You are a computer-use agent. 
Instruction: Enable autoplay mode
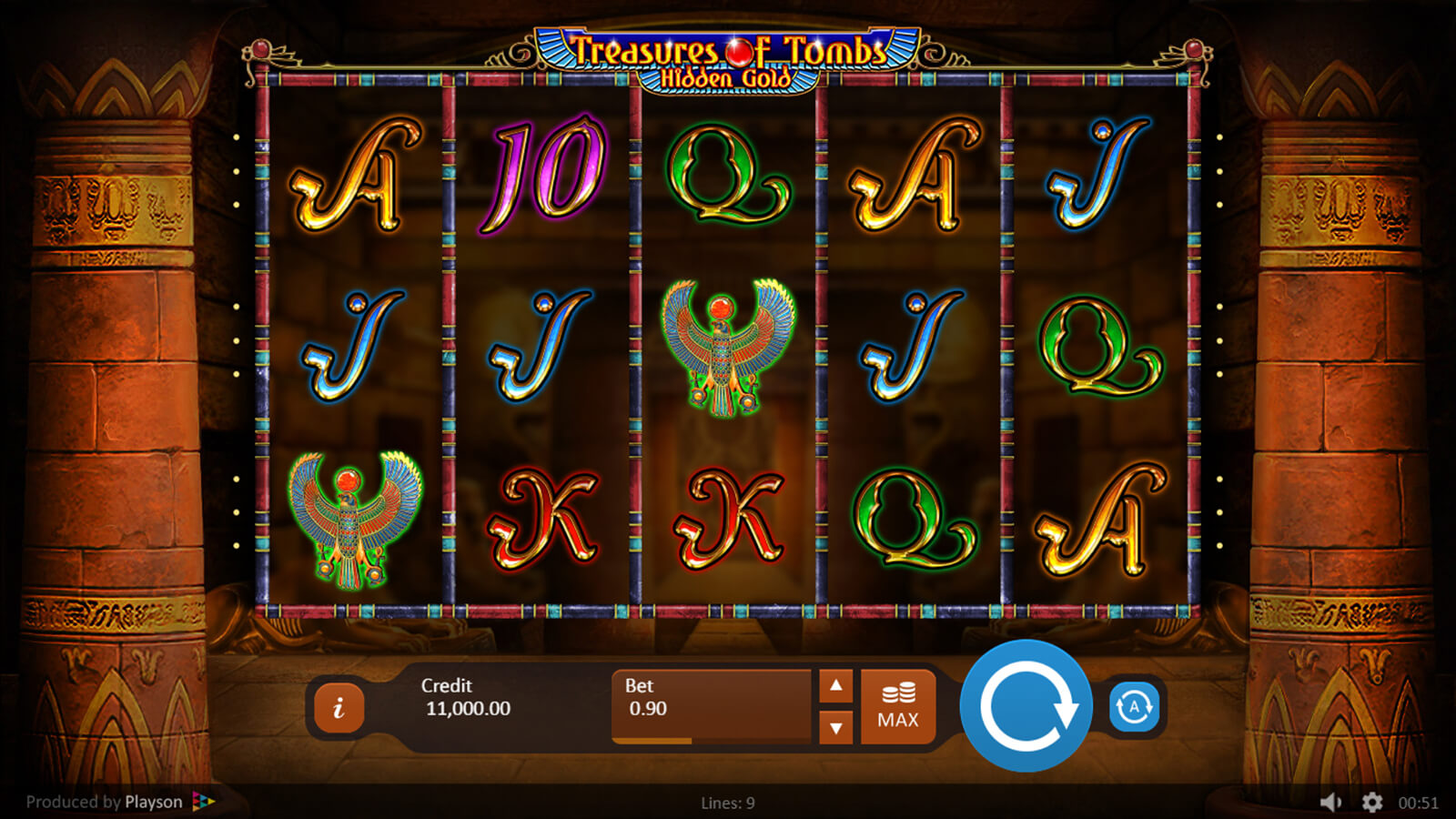click(1134, 707)
